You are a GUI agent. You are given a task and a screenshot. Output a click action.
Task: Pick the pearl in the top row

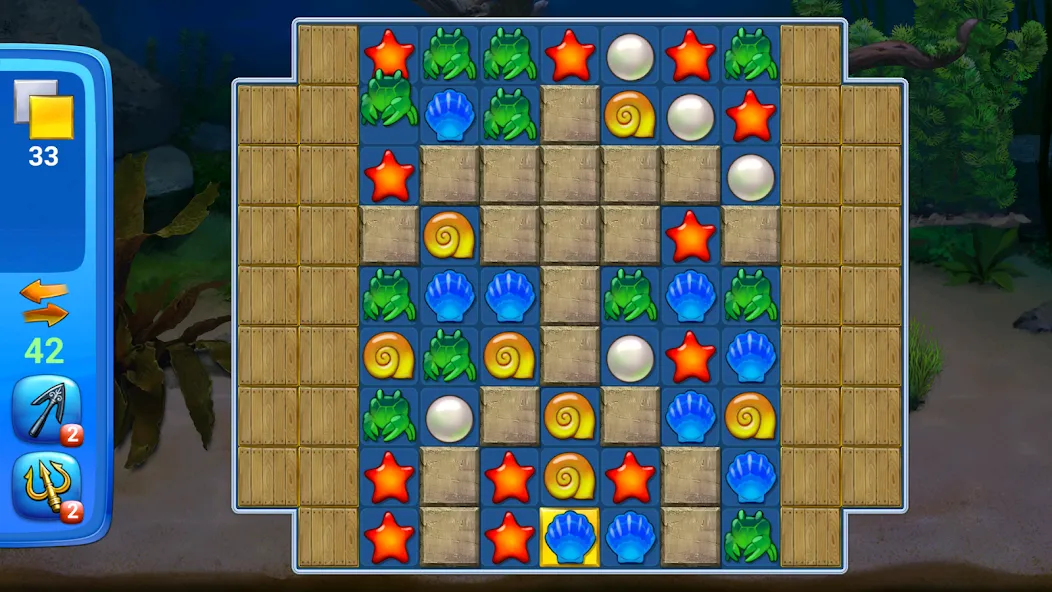[x=630, y=55]
